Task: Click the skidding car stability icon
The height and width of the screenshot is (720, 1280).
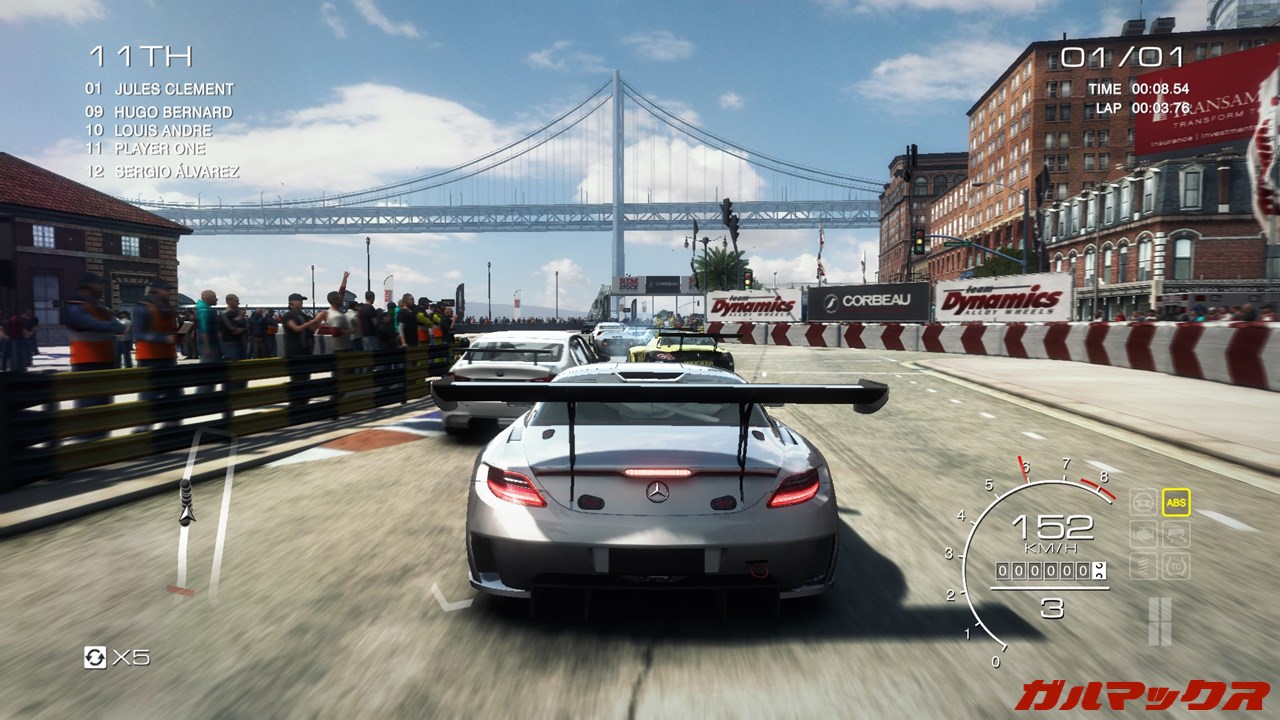Action: tap(1176, 534)
